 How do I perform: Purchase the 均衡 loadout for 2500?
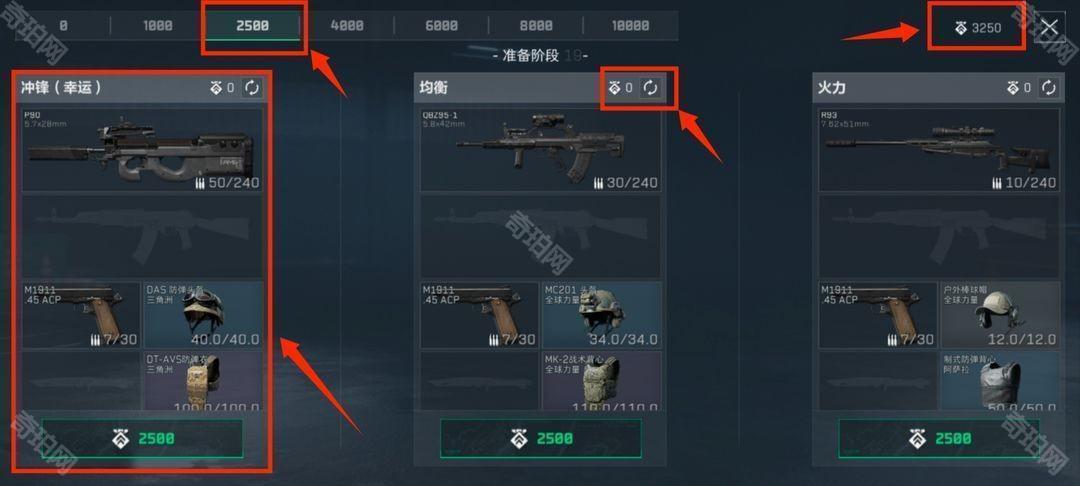click(541, 438)
